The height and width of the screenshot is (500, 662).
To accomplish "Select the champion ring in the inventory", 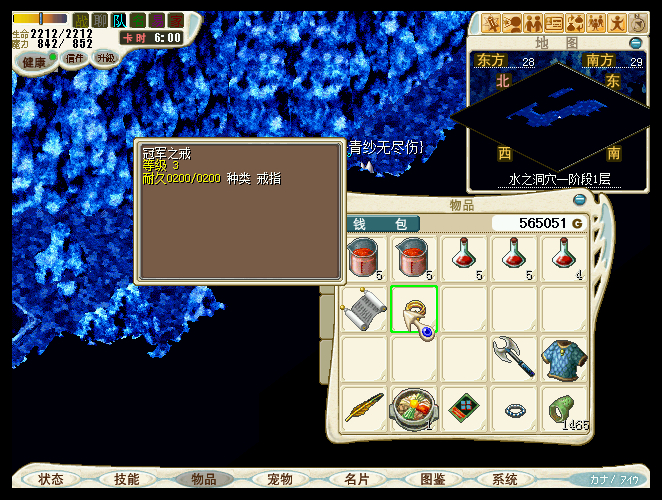I will [x=414, y=309].
